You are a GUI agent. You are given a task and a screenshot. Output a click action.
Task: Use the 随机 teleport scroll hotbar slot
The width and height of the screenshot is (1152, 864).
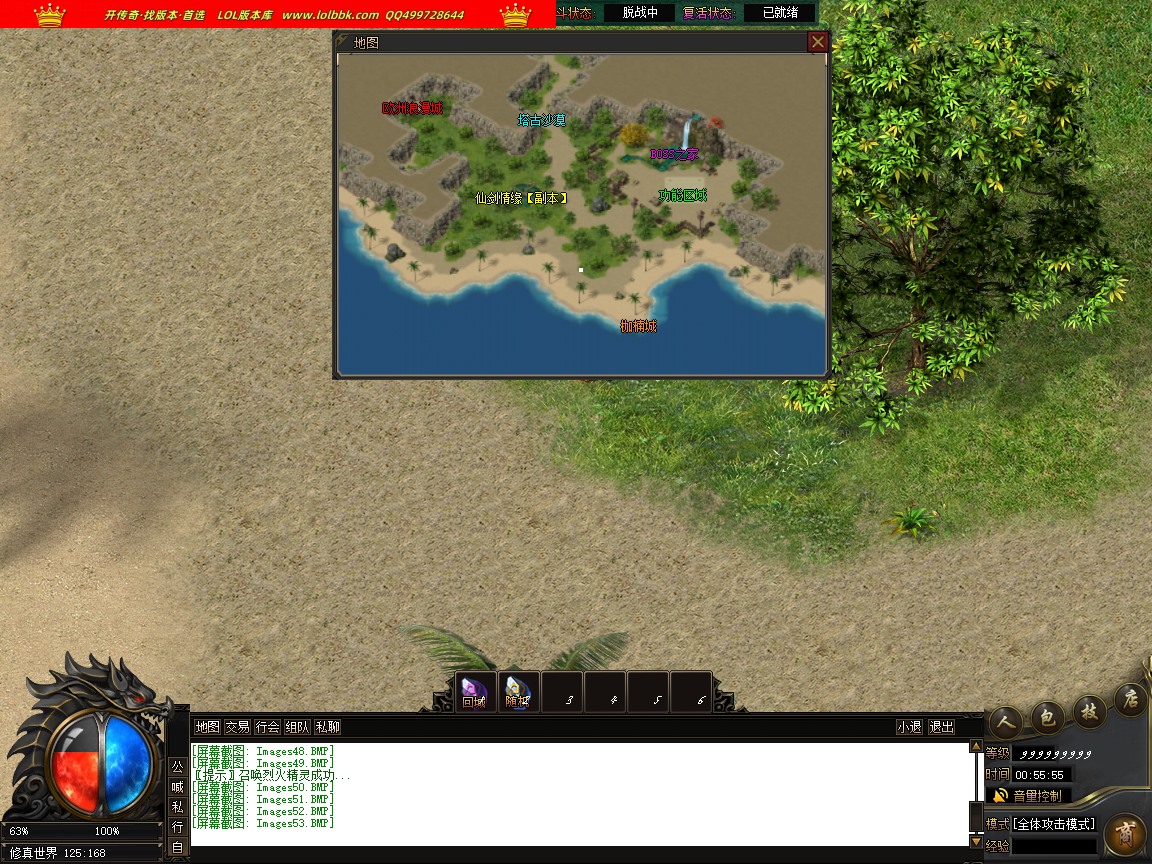517,692
